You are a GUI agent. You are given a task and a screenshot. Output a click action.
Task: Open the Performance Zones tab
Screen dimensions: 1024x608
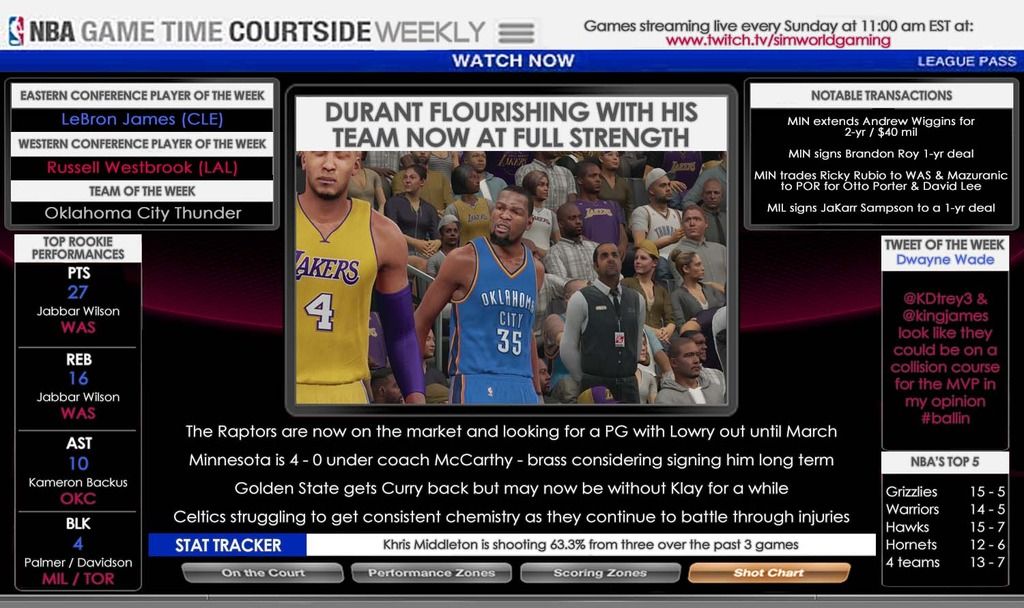pos(431,573)
